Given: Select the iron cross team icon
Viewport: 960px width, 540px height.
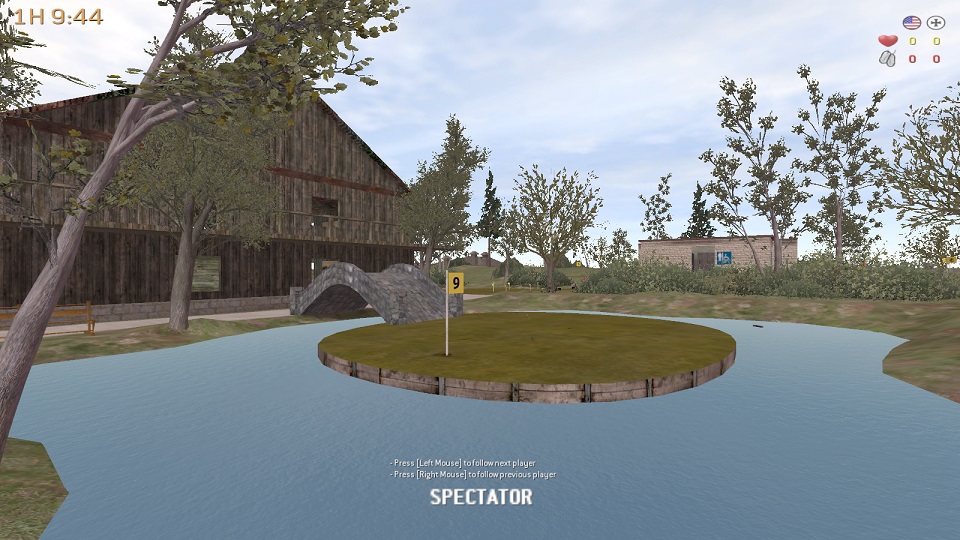Looking at the screenshot, I should [x=936, y=22].
